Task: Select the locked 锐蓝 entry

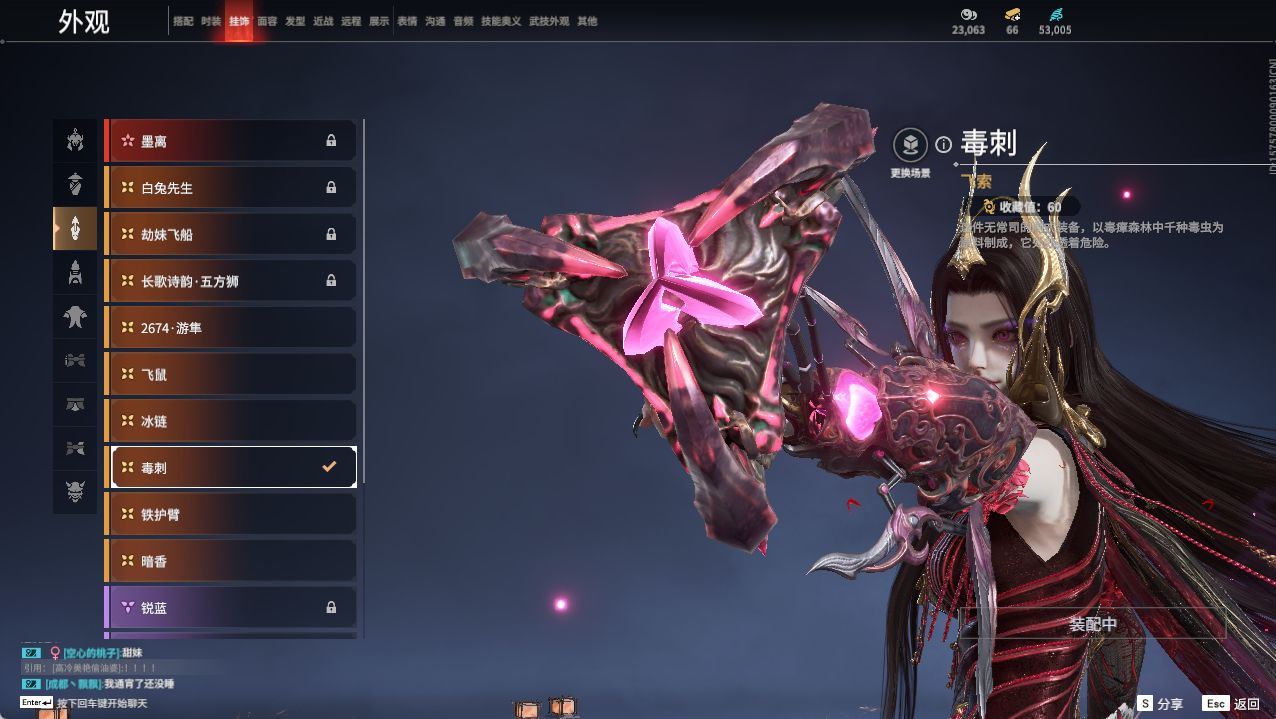Action: point(230,607)
